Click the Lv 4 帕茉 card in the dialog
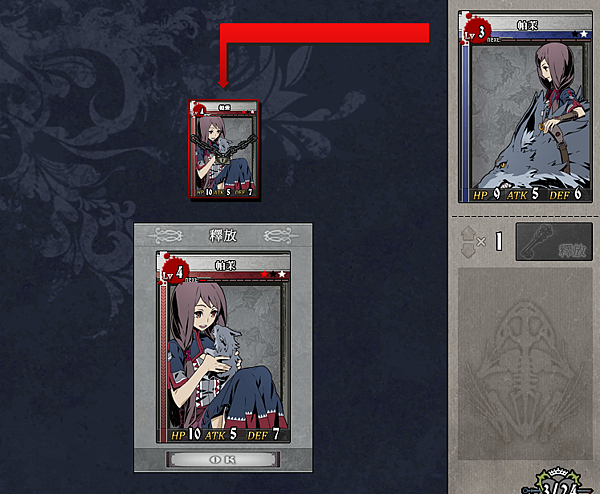Screen dimensions: 600x494 point(223,347)
